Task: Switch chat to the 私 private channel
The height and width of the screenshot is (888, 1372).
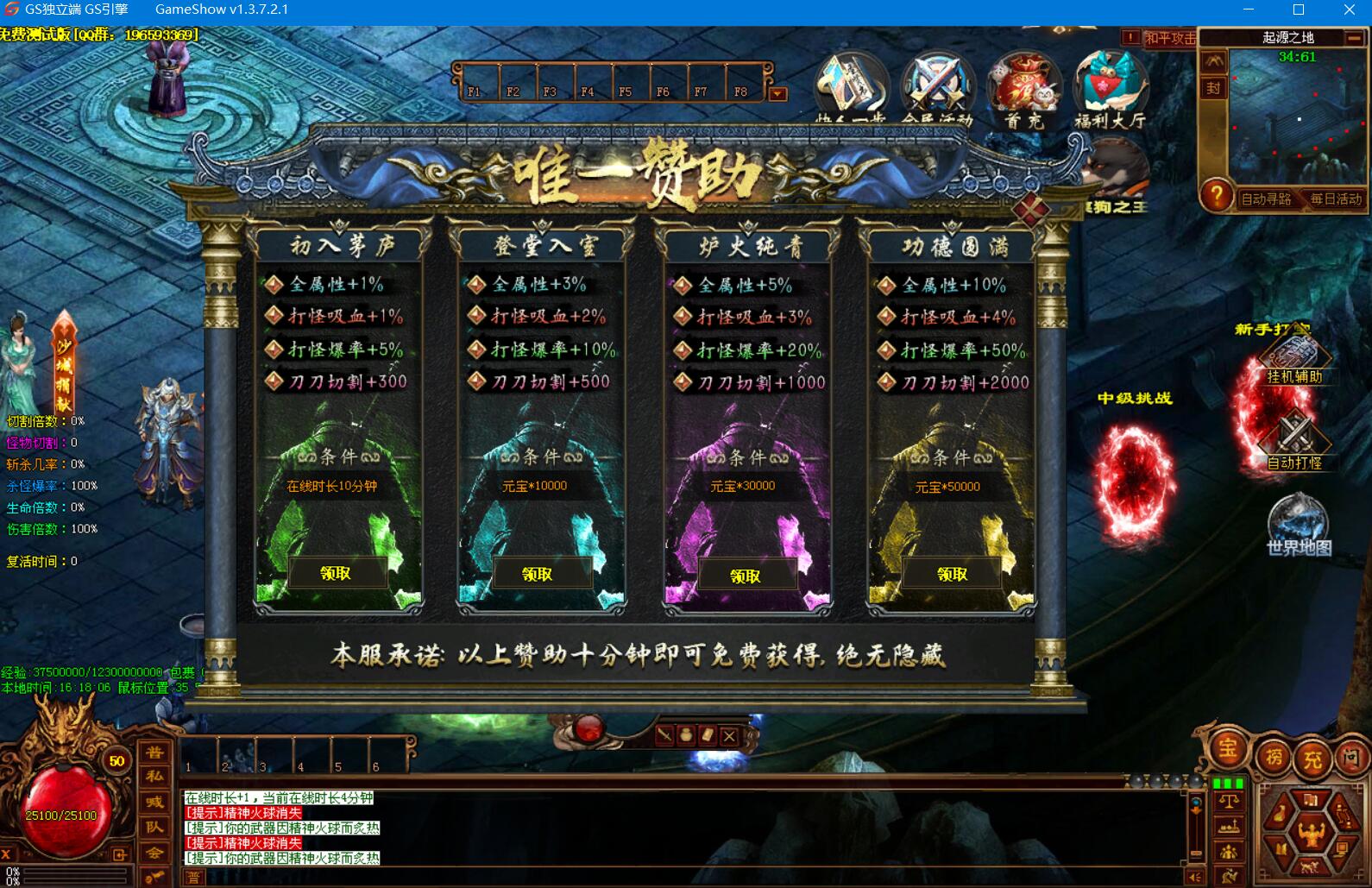Action: point(154,776)
